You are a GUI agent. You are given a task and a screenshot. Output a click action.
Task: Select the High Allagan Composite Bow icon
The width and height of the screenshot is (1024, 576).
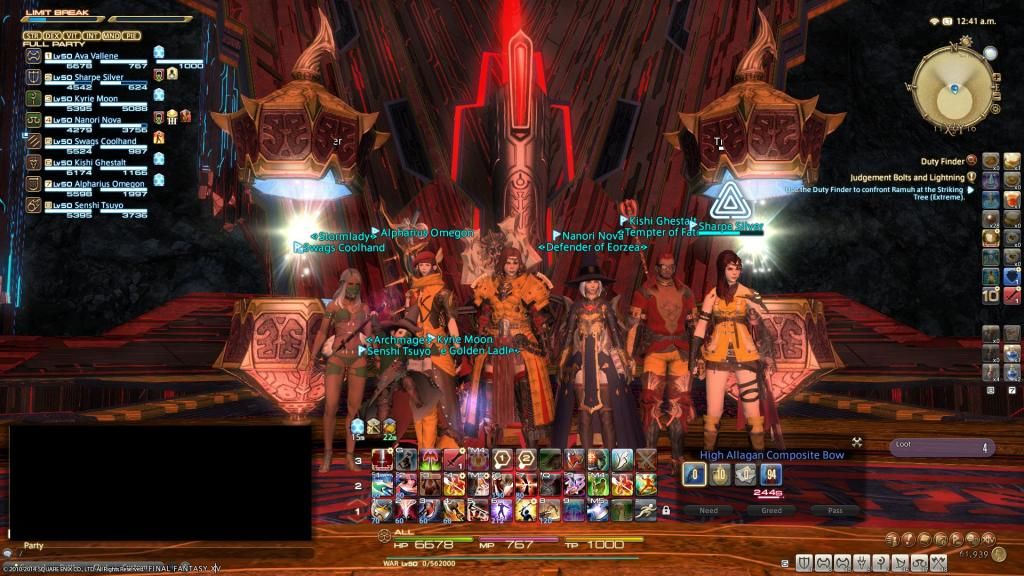(x=695, y=474)
